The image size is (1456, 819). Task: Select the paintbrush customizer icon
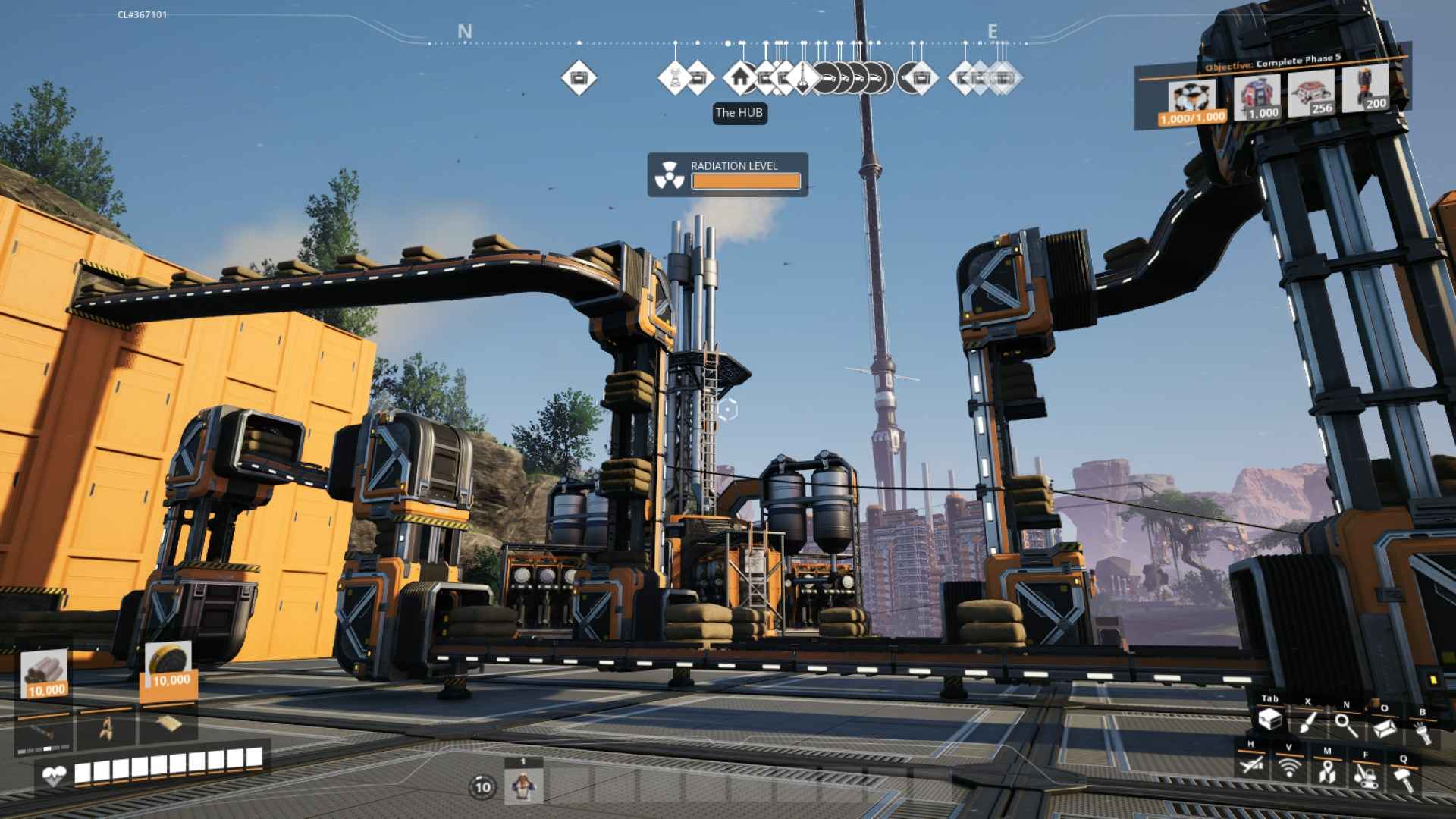[1308, 722]
